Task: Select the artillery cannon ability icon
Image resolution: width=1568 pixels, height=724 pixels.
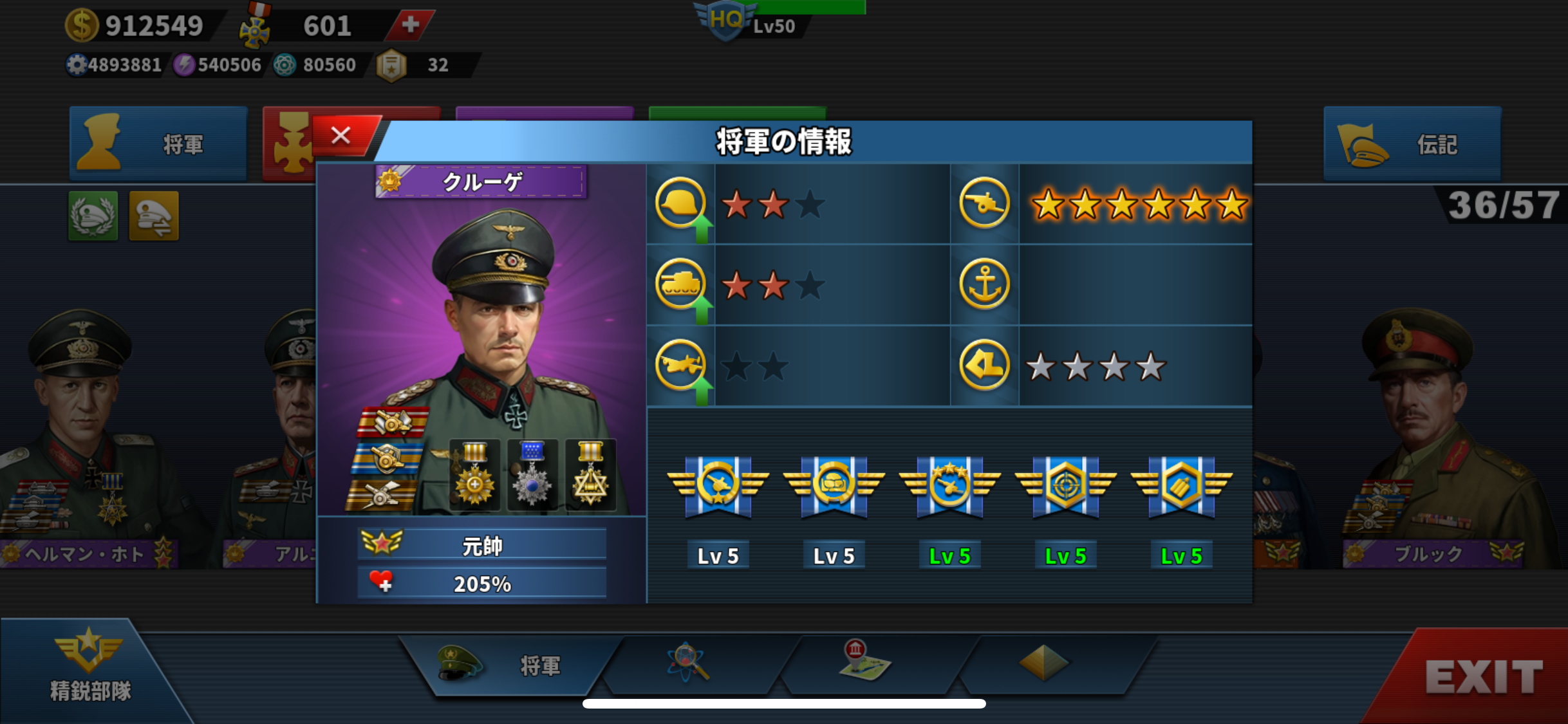Action: click(984, 203)
